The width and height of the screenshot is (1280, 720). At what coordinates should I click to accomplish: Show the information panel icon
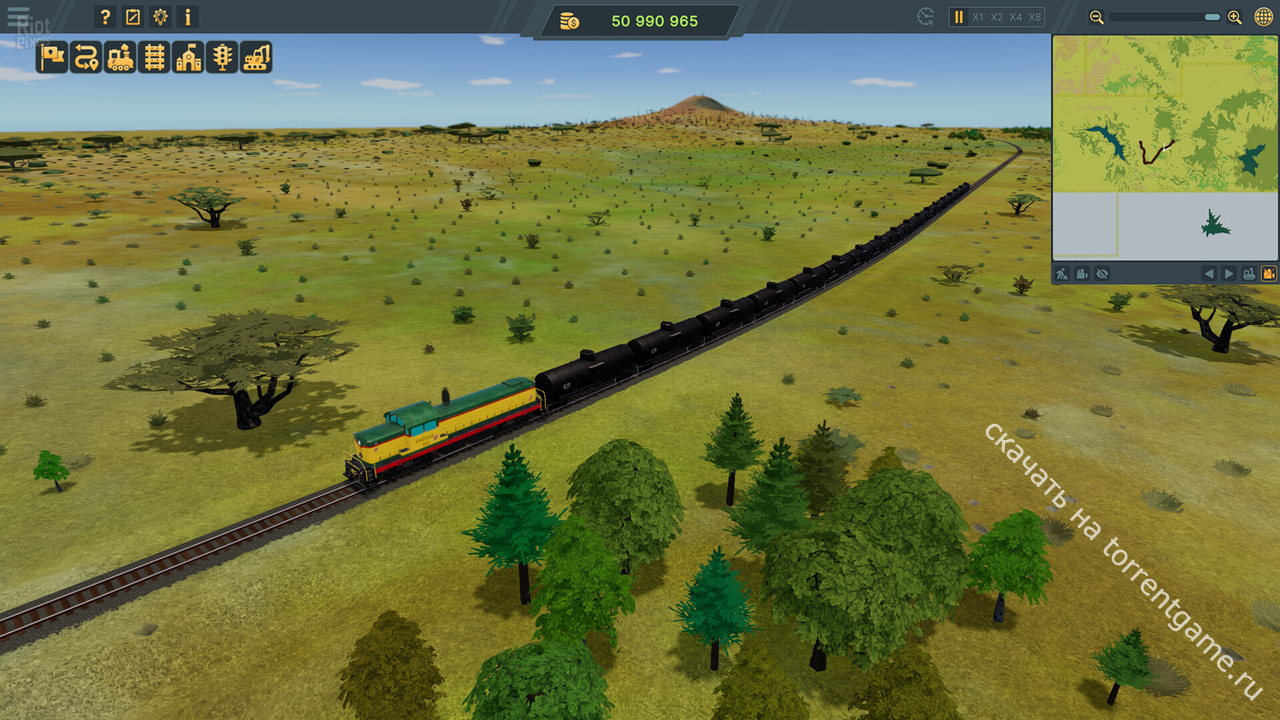(x=188, y=17)
